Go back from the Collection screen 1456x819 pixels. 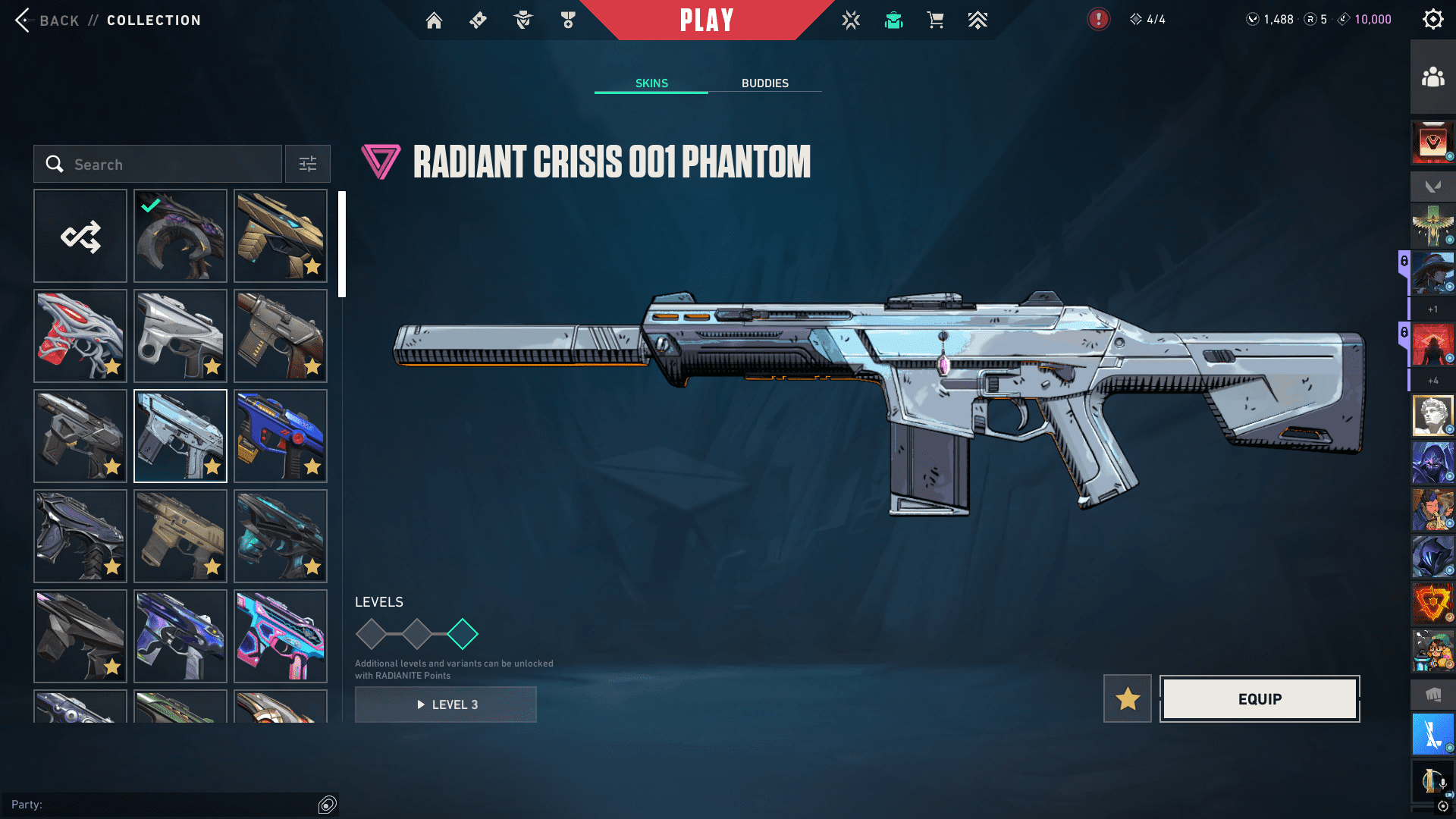pos(45,20)
